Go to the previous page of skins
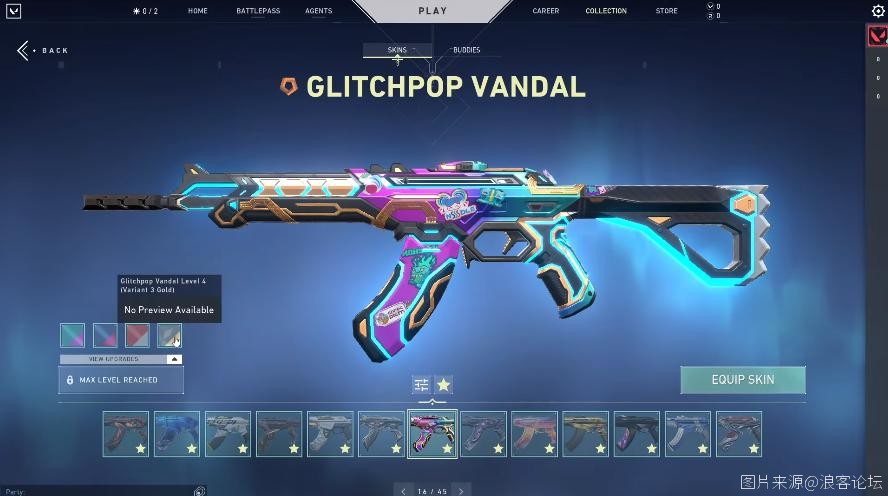Screen dimensions: 888x496 [404, 491]
